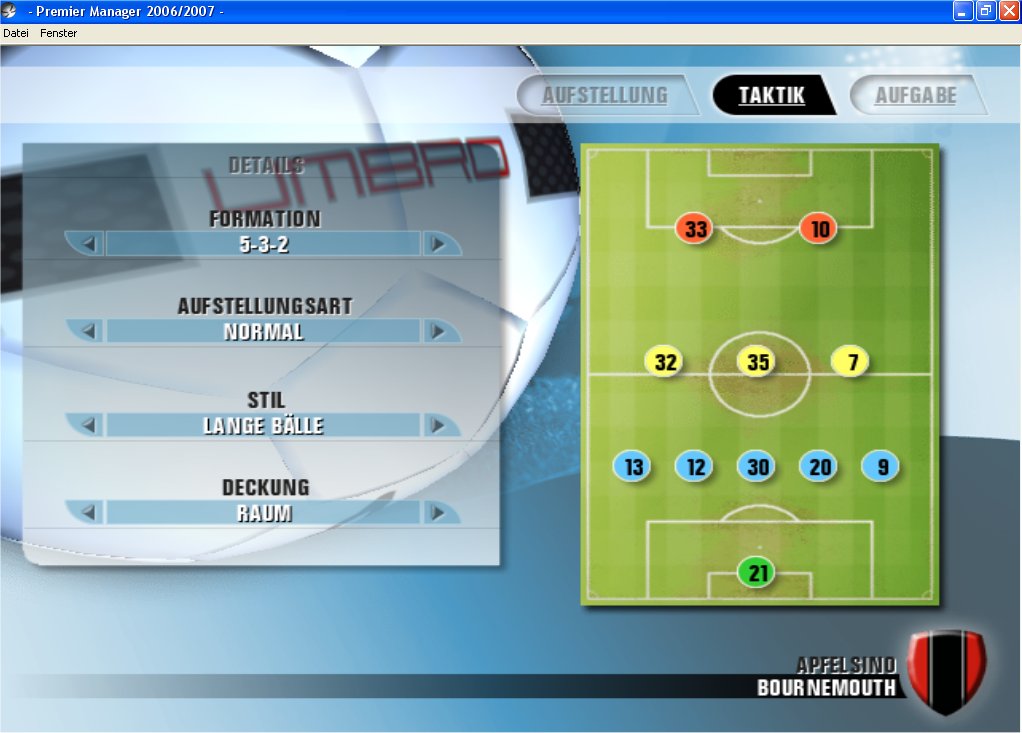The image size is (1022, 733).
Task: Cycle Stil forward with right arrow
Action: tap(437, 425)
